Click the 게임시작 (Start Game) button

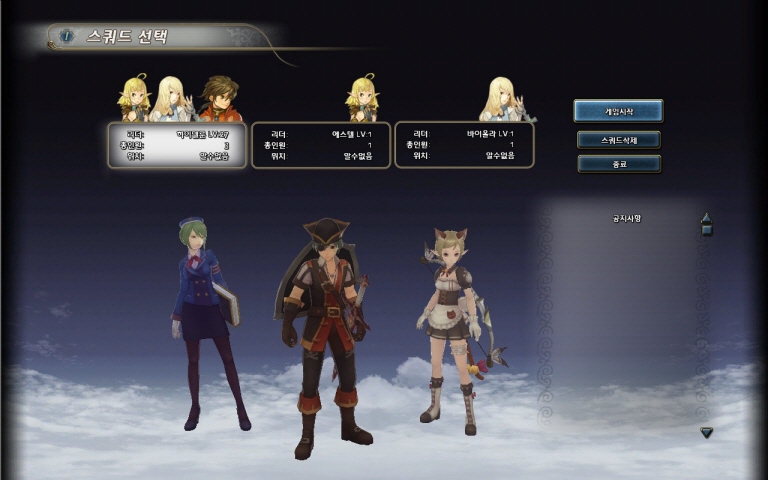tap(618, 111)
